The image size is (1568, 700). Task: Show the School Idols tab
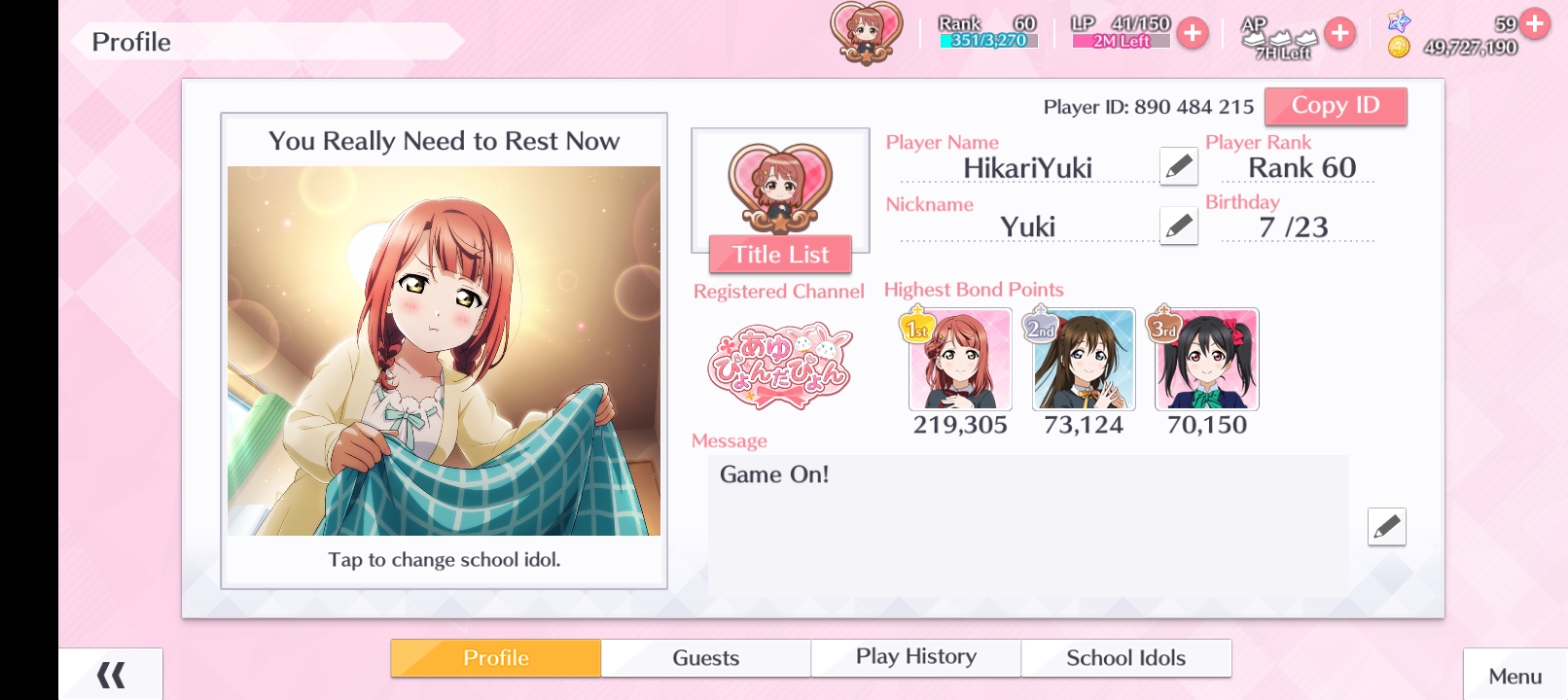tap(1125, 658)
